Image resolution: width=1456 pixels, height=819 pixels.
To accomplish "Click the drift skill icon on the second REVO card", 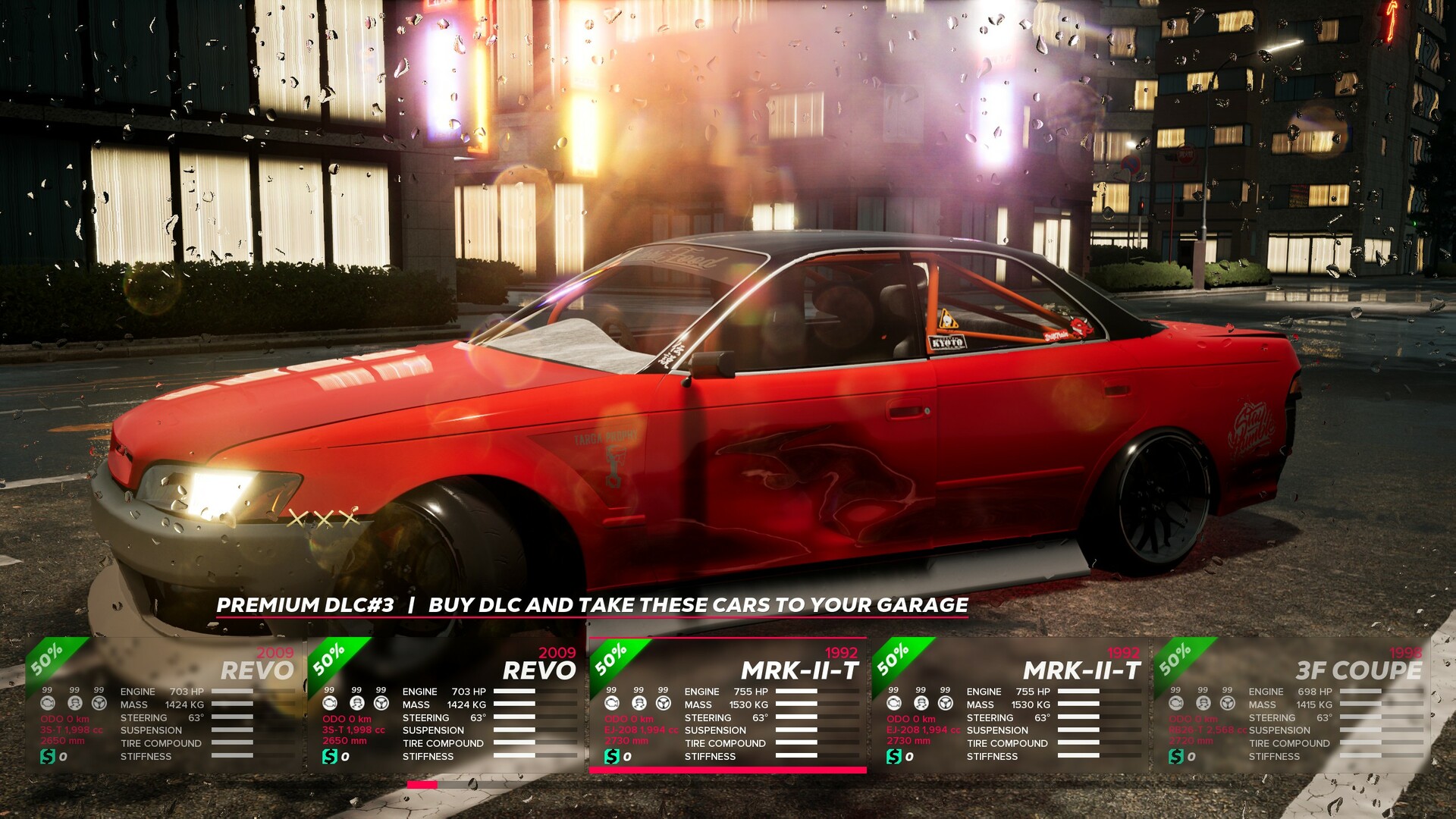I will [356, 704].
